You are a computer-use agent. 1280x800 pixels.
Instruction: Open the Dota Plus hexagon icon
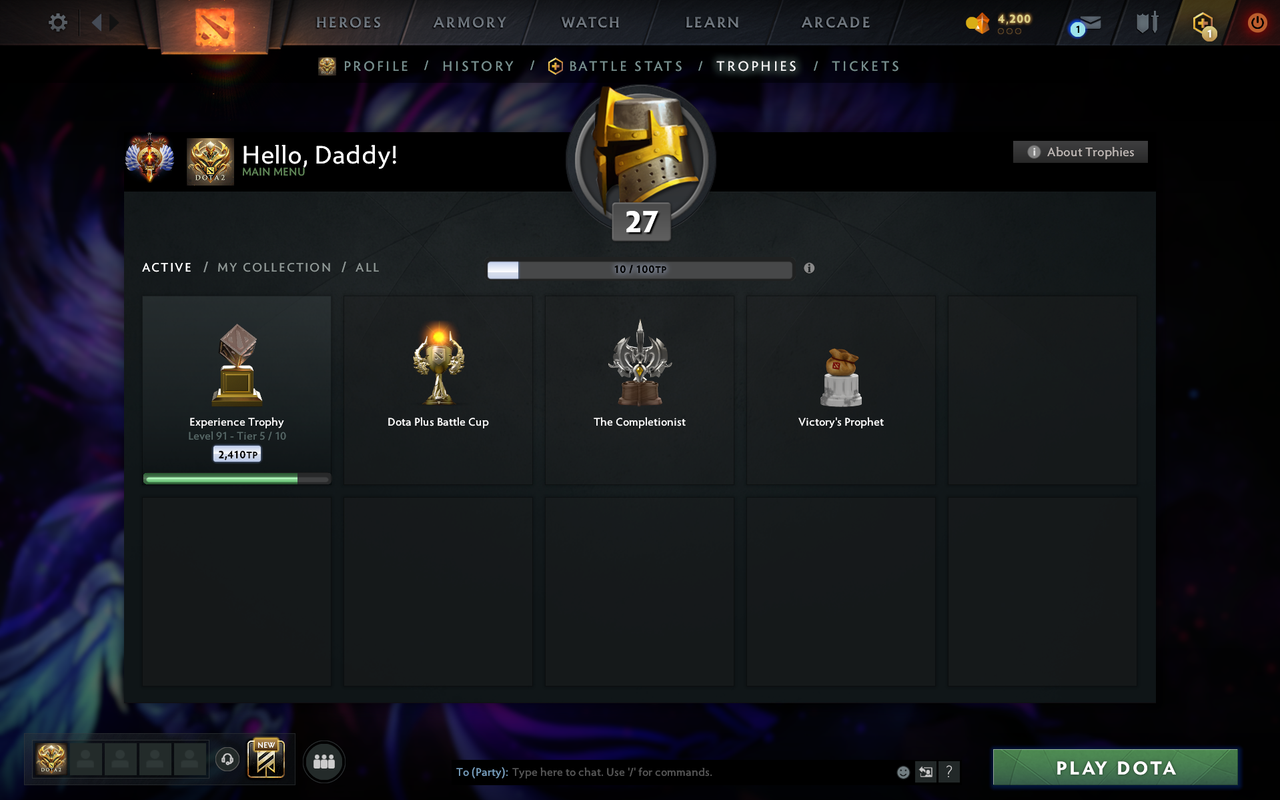pyautogui.click(x=1204, y=22)
